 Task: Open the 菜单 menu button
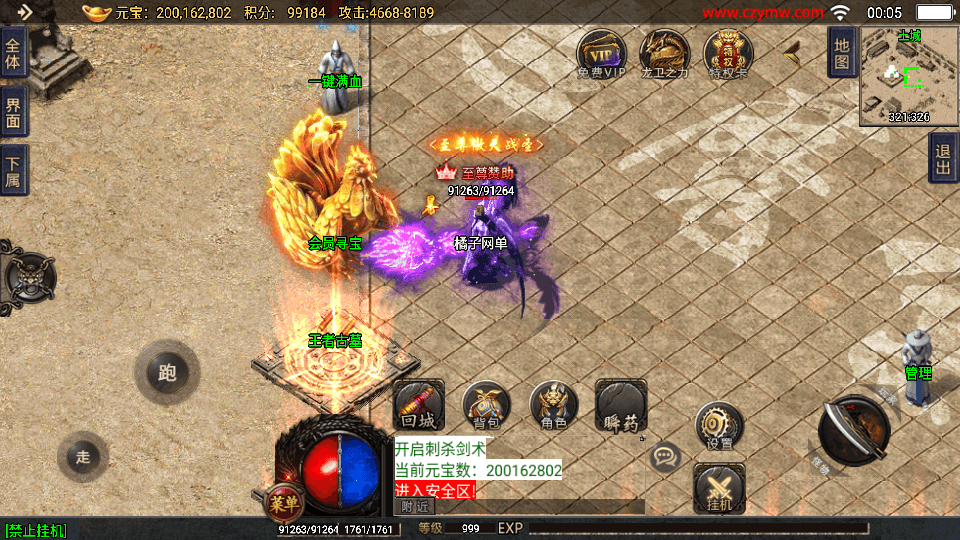point(284,499)
